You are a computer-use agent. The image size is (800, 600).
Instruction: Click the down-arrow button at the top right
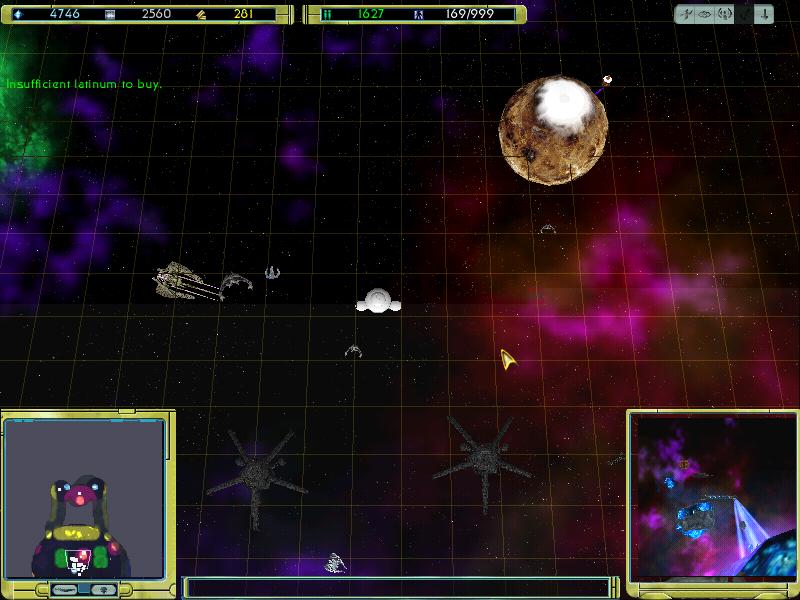tap(763, 15)
